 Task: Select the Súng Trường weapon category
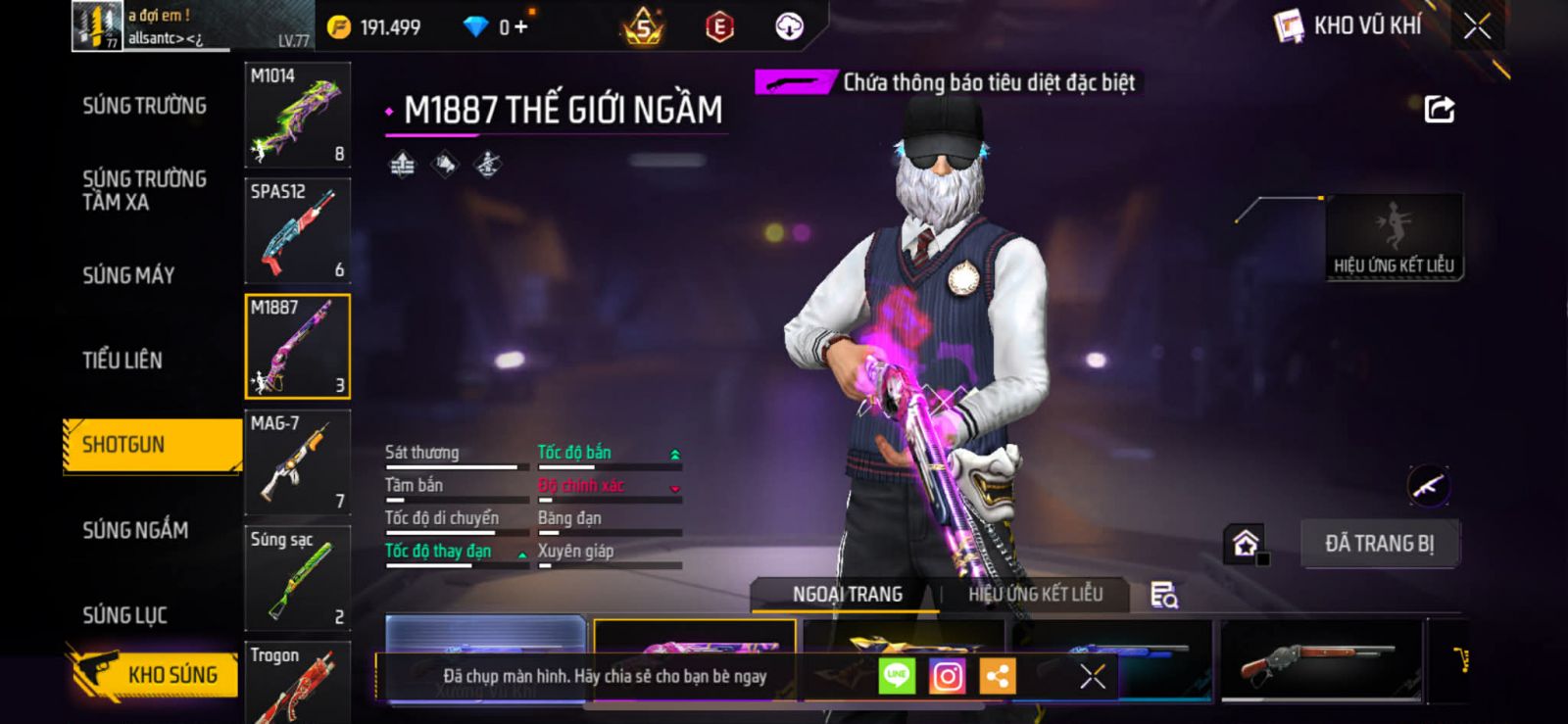[x=144, y=106]
